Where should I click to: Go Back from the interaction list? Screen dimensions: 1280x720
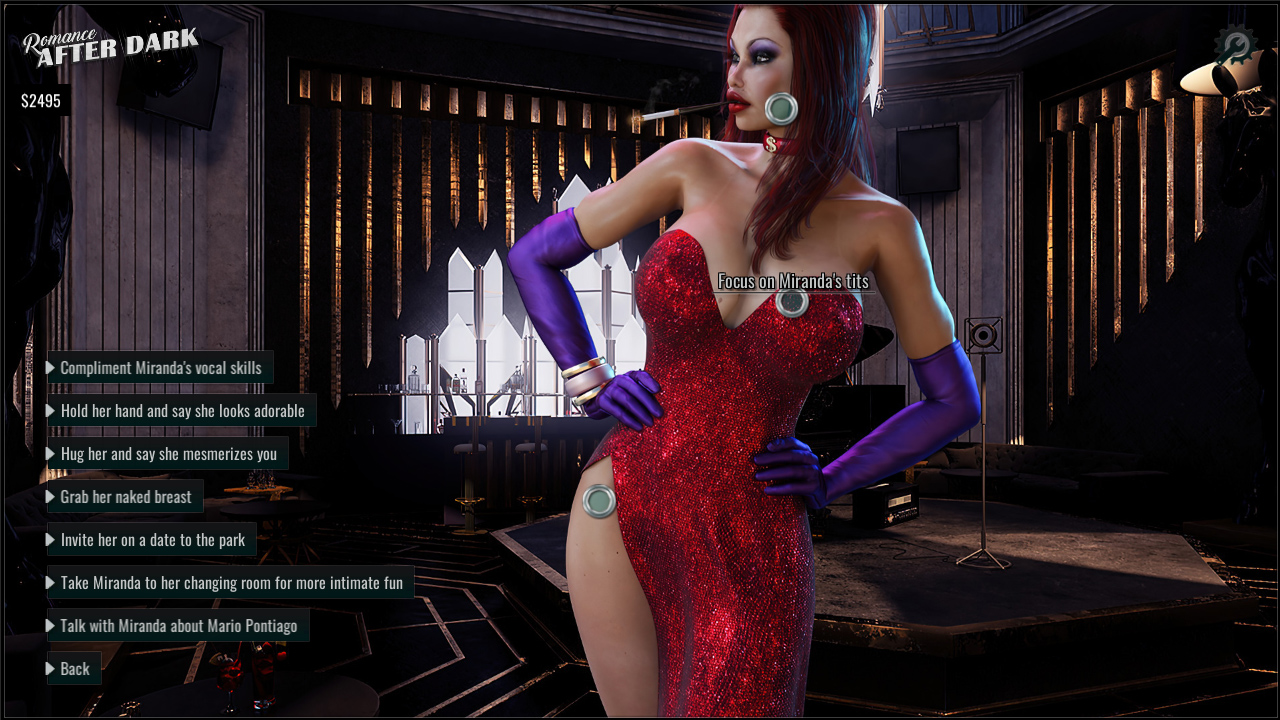[x=74, y=669]
